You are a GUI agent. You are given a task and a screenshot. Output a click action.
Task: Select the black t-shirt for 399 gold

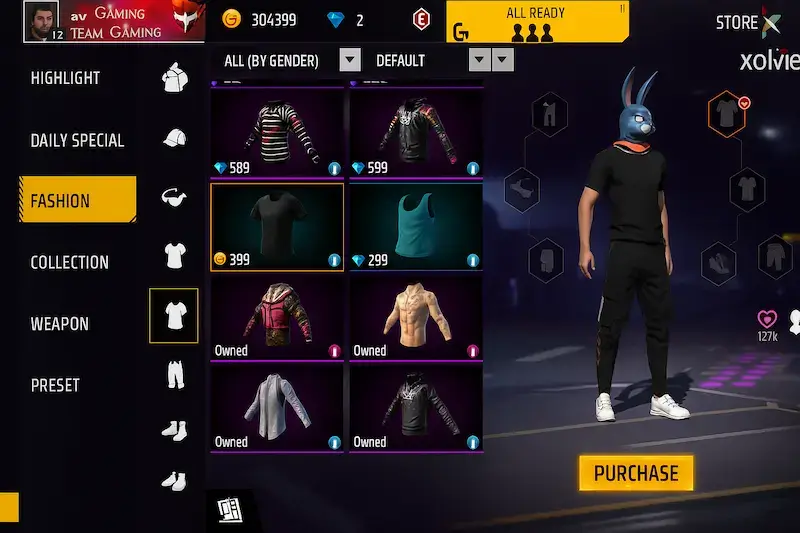pyautogui.click(x=277, y=227)
